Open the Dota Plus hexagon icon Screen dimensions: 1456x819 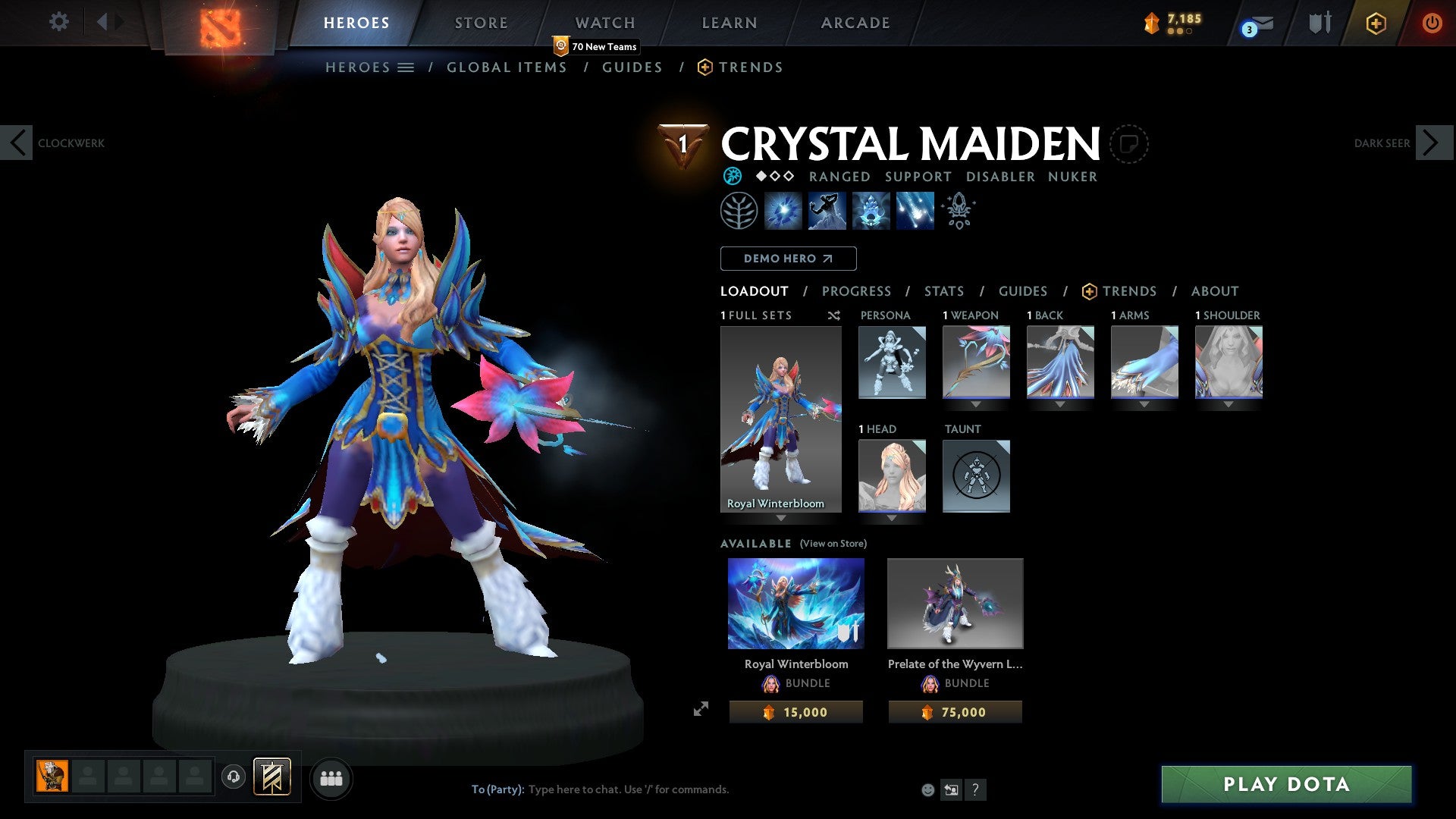(x=1375, y=23)
